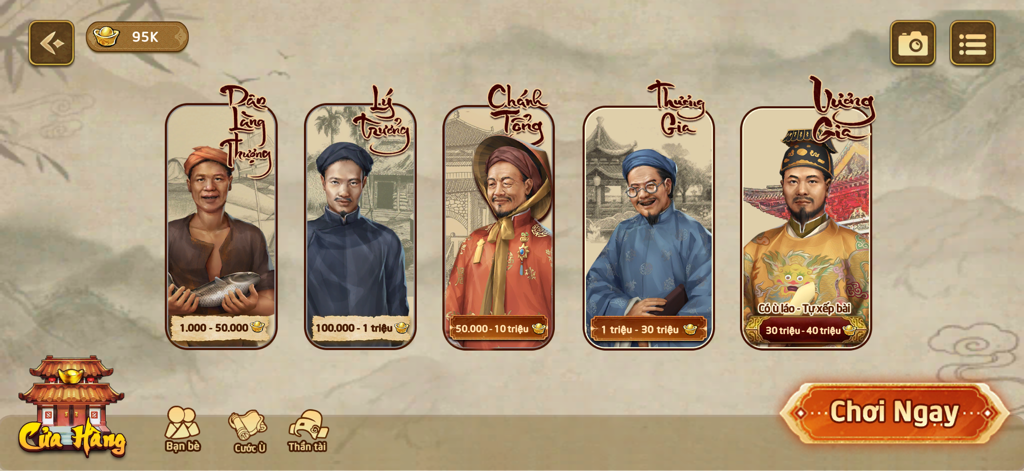This screenshot has width=1024, height=471.
Task: Open the list menu button
Action: [x=972, y=43]
